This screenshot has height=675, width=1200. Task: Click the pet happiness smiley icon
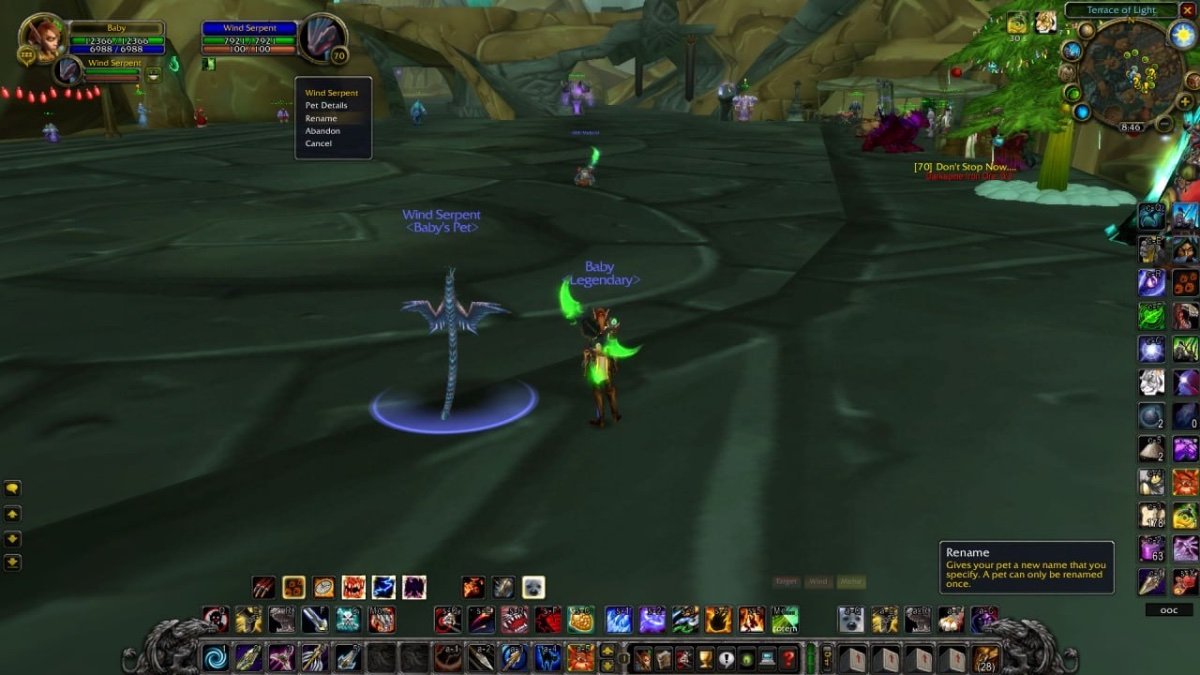point(153,75)
